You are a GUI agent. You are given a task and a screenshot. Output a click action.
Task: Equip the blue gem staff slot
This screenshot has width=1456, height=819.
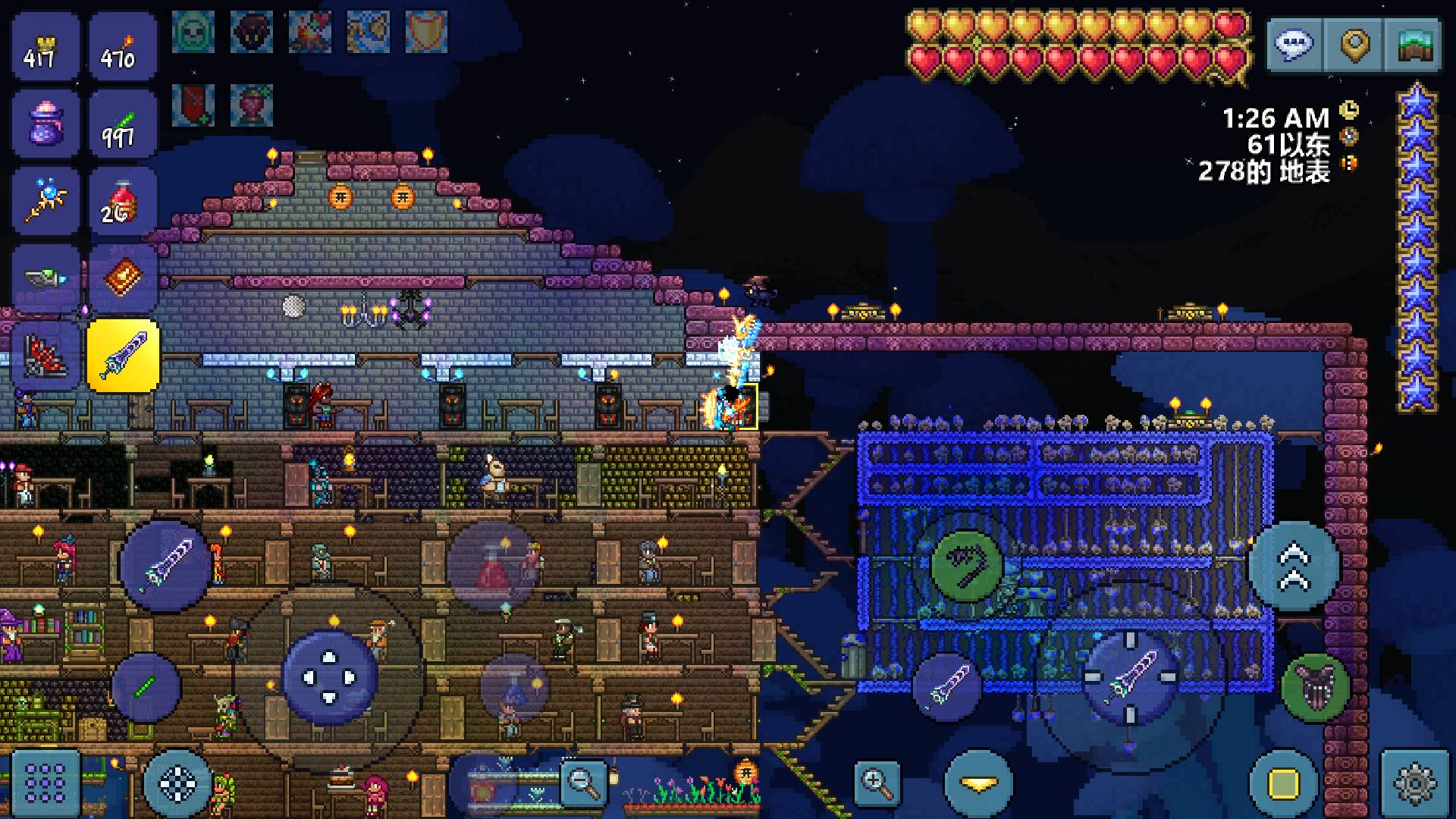45,202
